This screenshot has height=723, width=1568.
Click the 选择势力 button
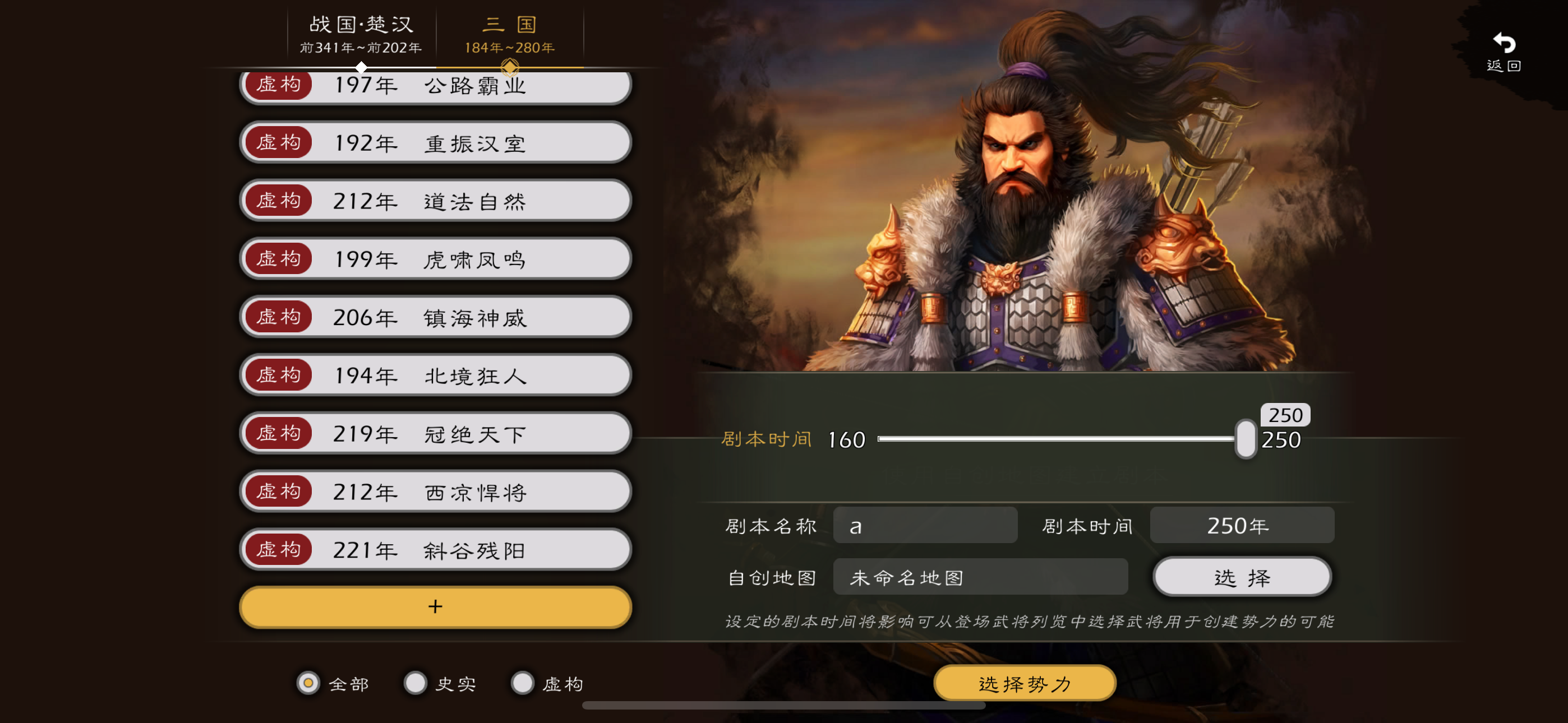[x=1025, y=683]
